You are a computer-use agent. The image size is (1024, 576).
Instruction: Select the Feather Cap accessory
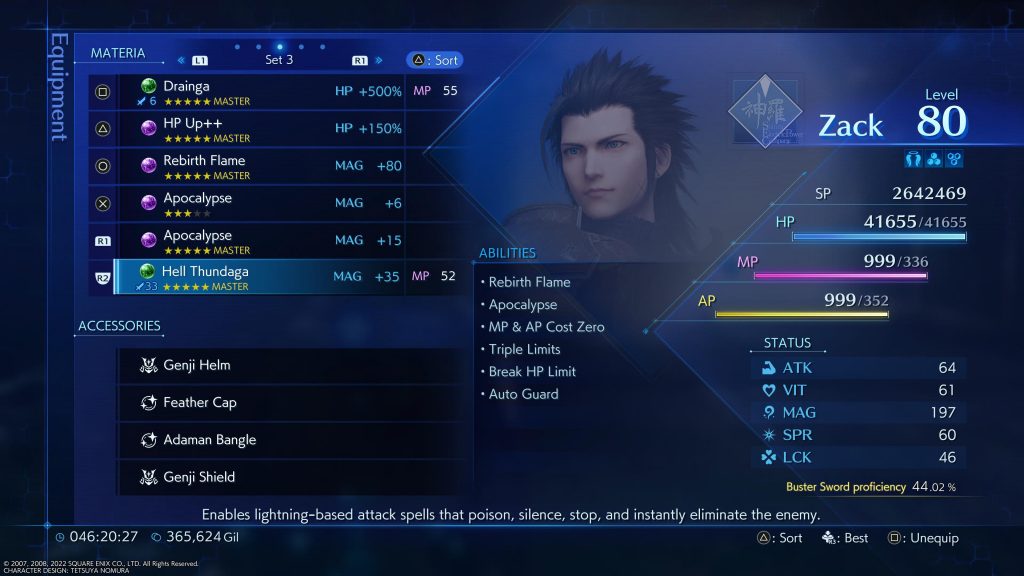(290, 403)
